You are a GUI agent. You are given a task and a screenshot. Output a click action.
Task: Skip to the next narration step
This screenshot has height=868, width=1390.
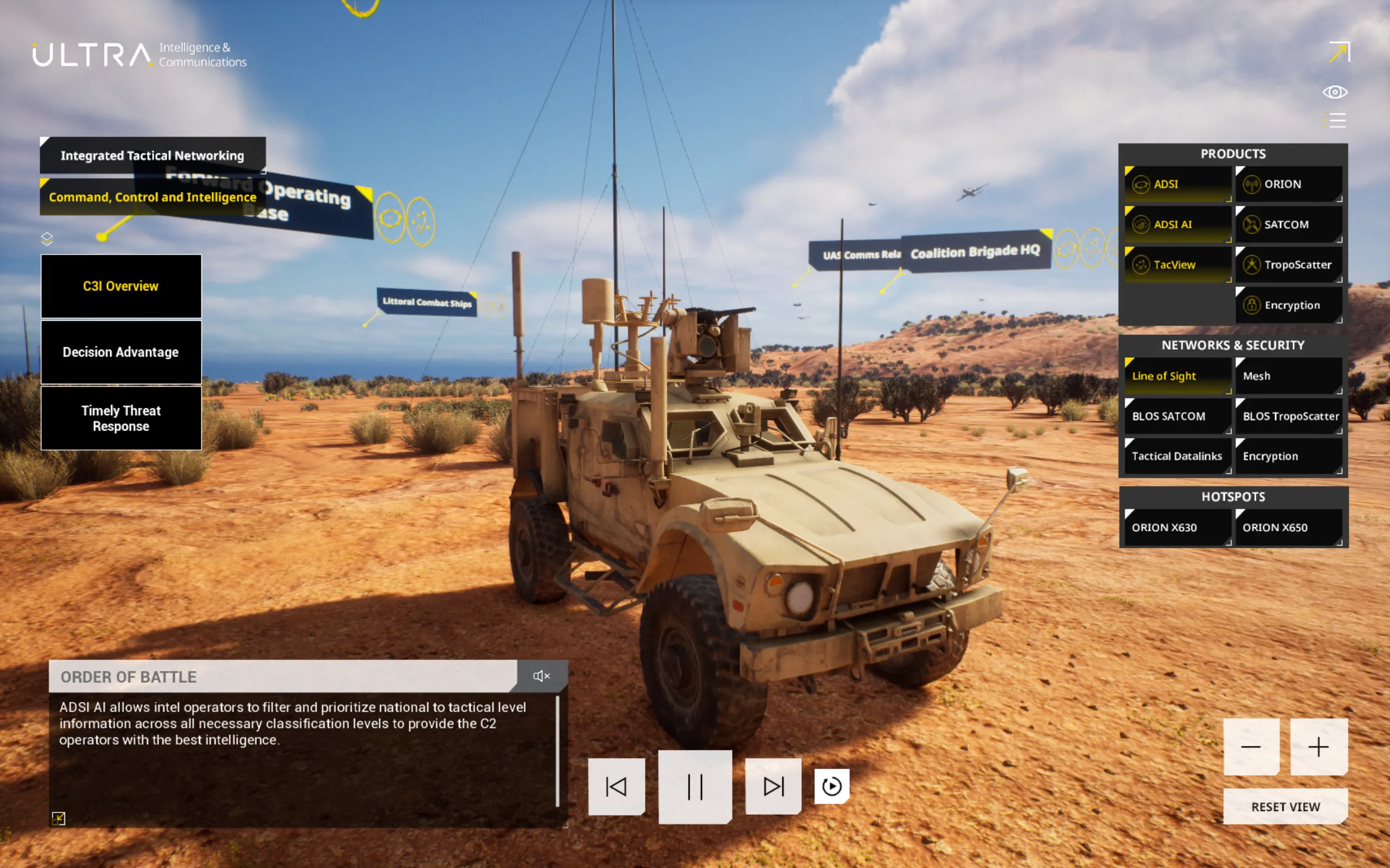pos(773,787)
